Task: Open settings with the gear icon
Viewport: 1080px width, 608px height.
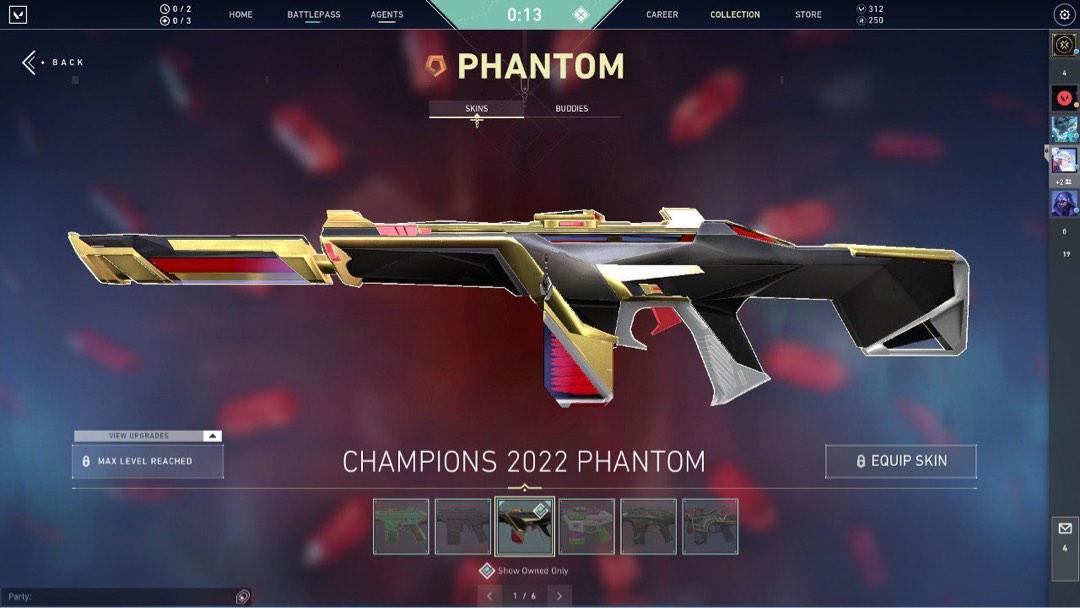Action: pyautogui.click(x=1064, y=15)
